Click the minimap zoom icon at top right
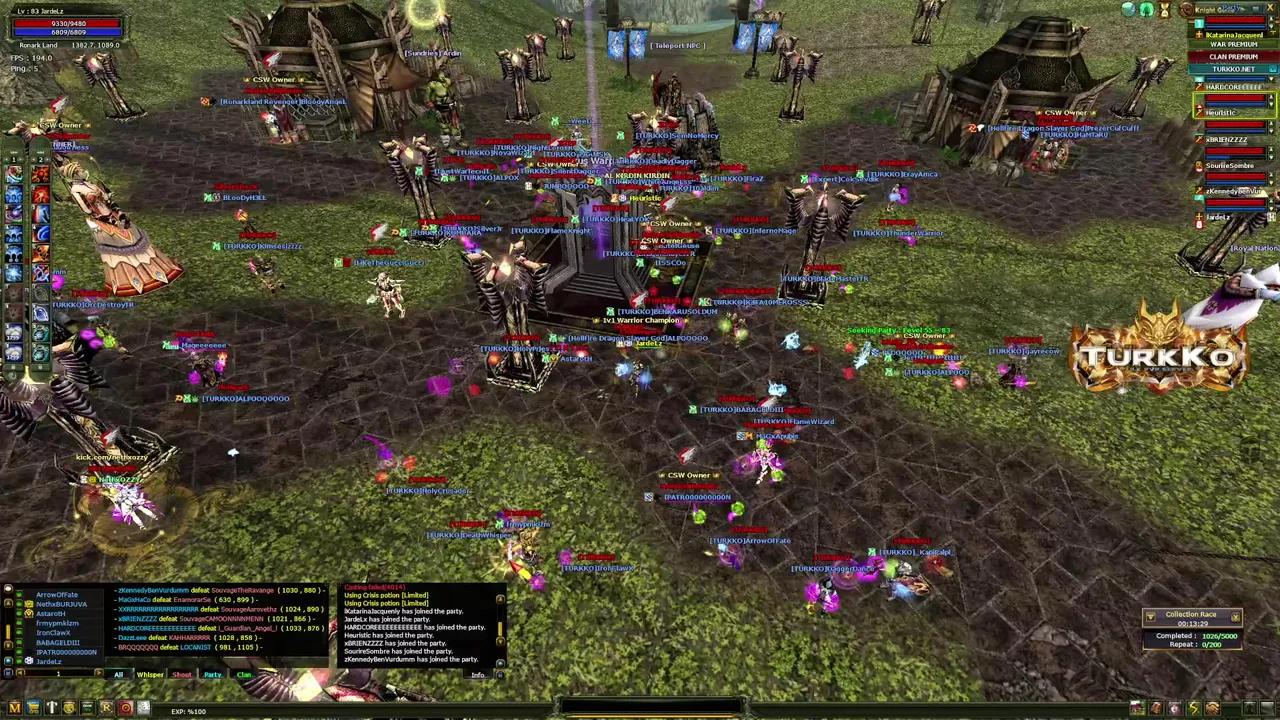Viewport: 1280px width, 720px height. [x=1127, y=9]
